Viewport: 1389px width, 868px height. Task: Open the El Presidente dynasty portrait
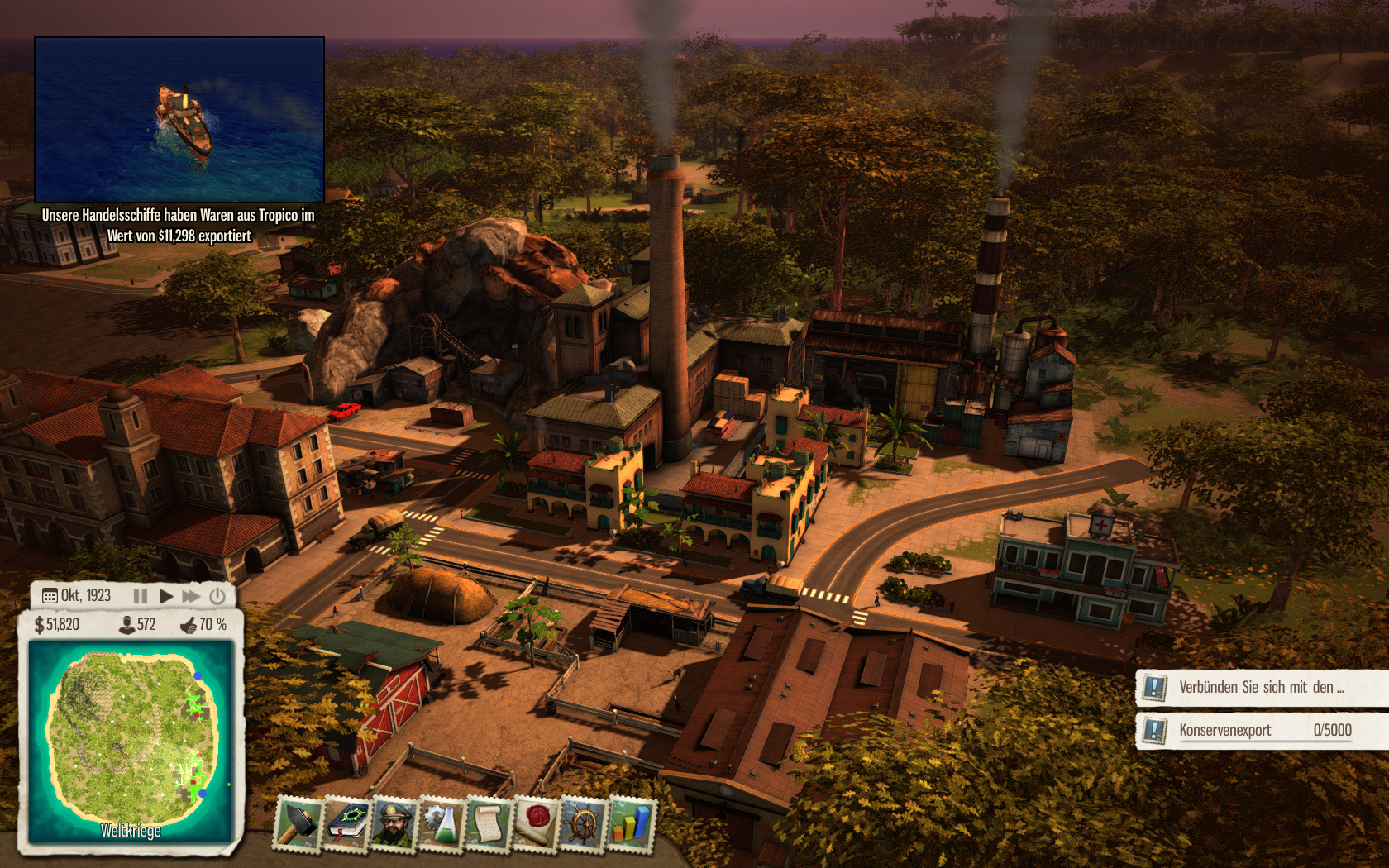click(394, 823)
